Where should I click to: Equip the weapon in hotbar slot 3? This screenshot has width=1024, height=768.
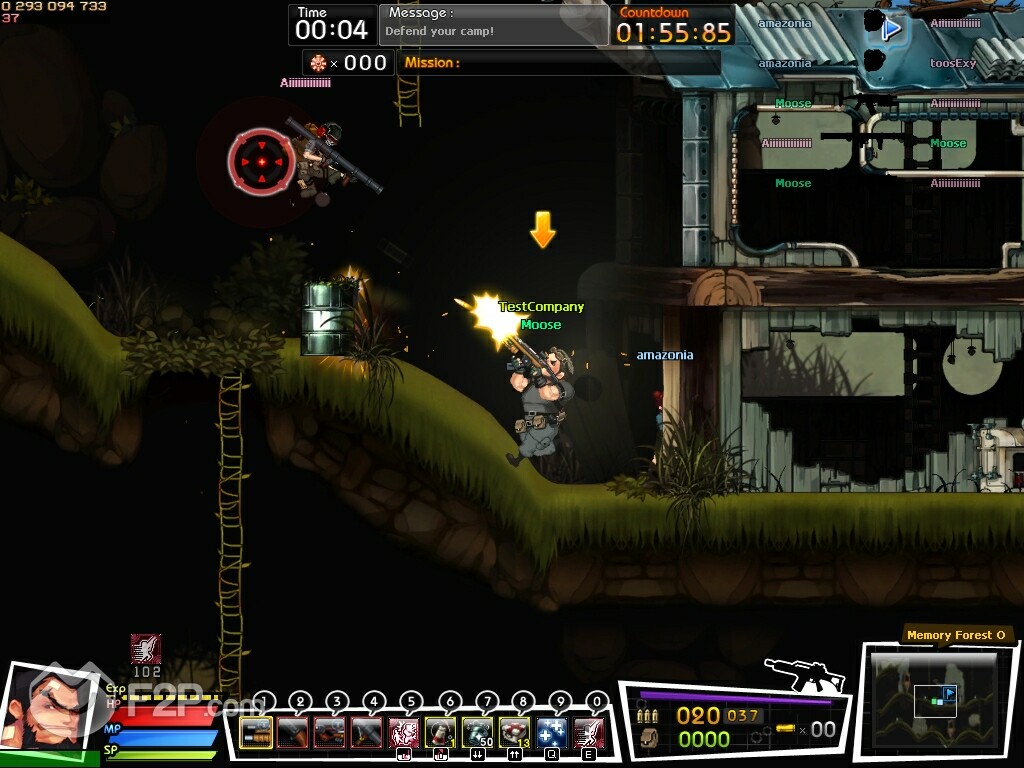pos(329,732)
